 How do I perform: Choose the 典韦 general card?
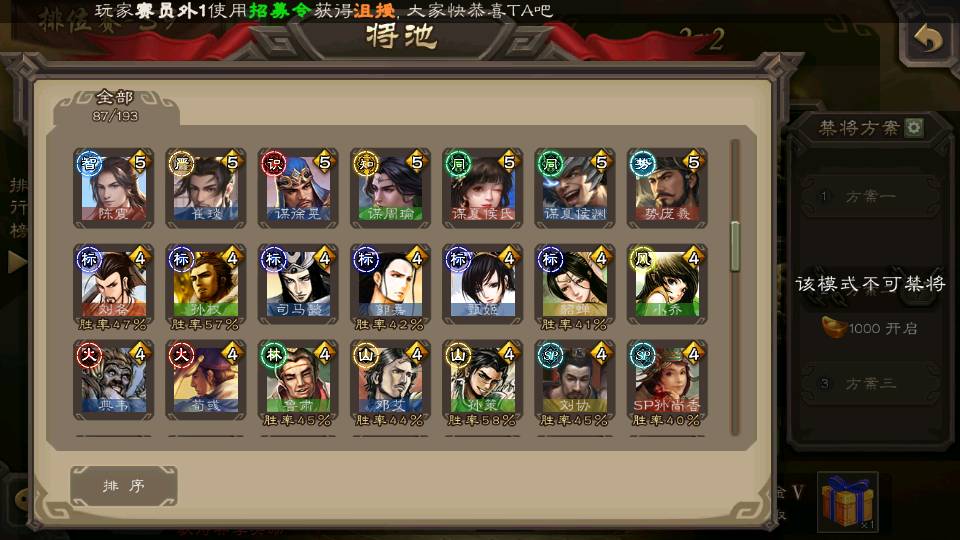coord(113,380)
